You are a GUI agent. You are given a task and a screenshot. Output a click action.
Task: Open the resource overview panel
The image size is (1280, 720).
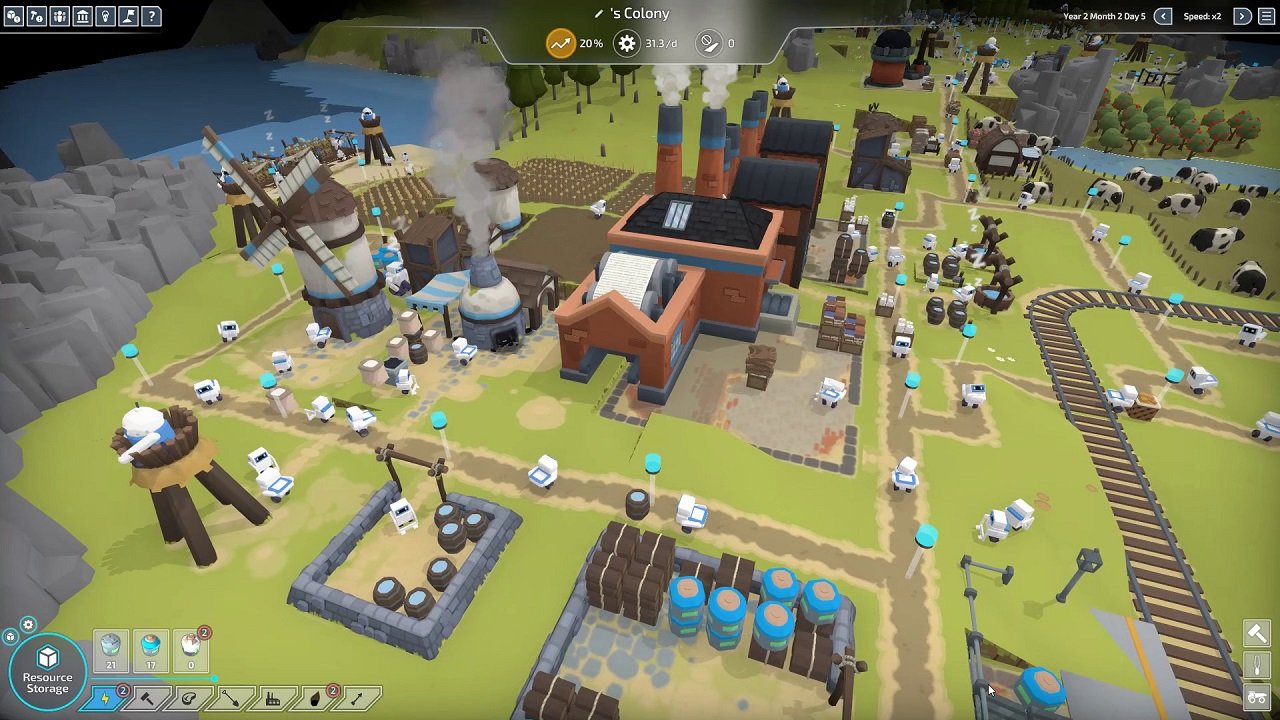[13, 16]
